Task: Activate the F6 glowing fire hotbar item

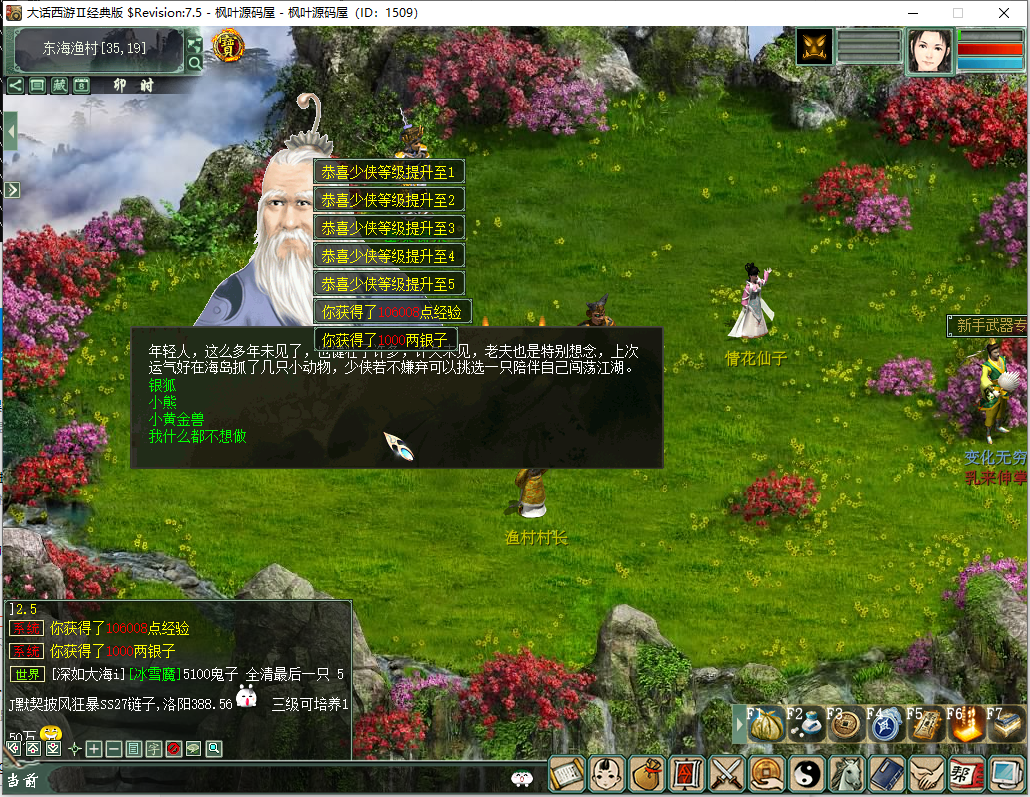Action: click(x=967, y=725)
